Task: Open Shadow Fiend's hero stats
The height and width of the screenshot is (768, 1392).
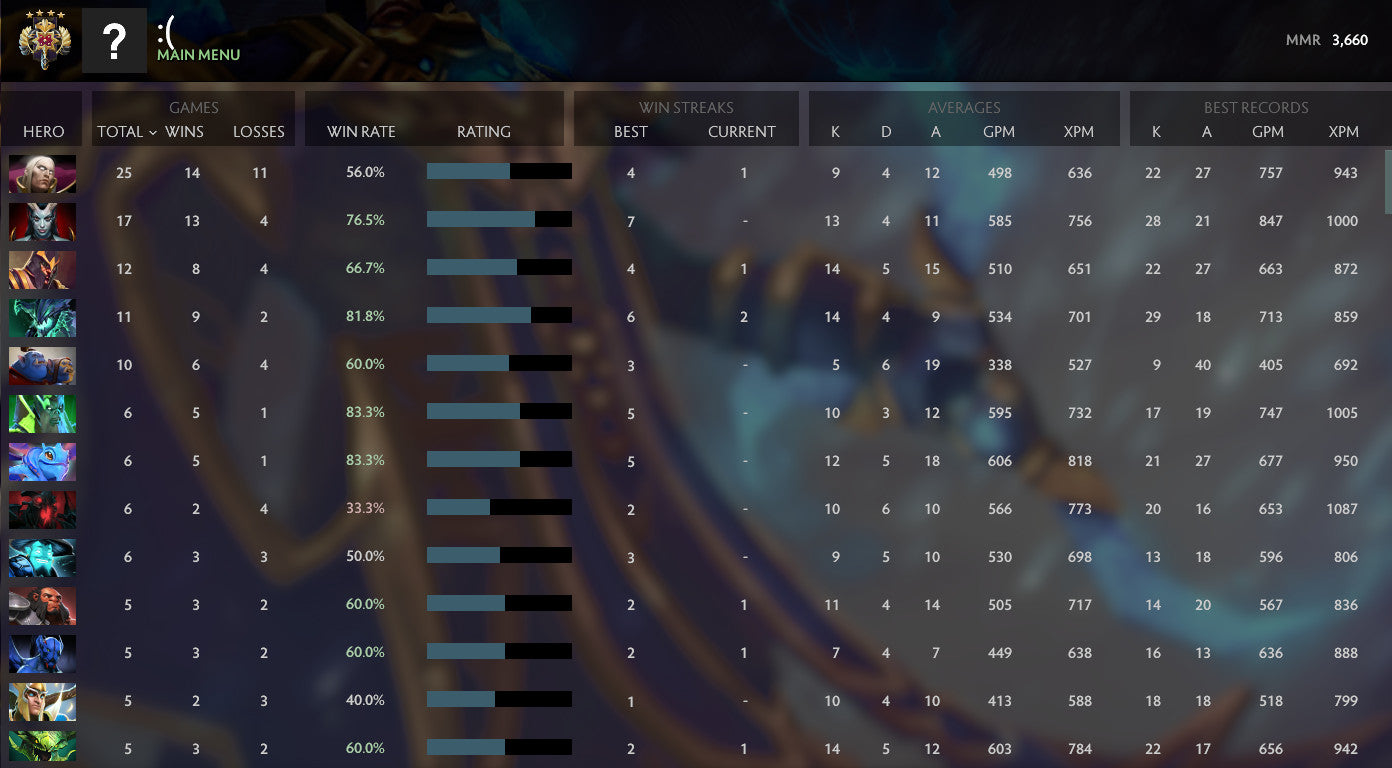Action: pos(42,509)
